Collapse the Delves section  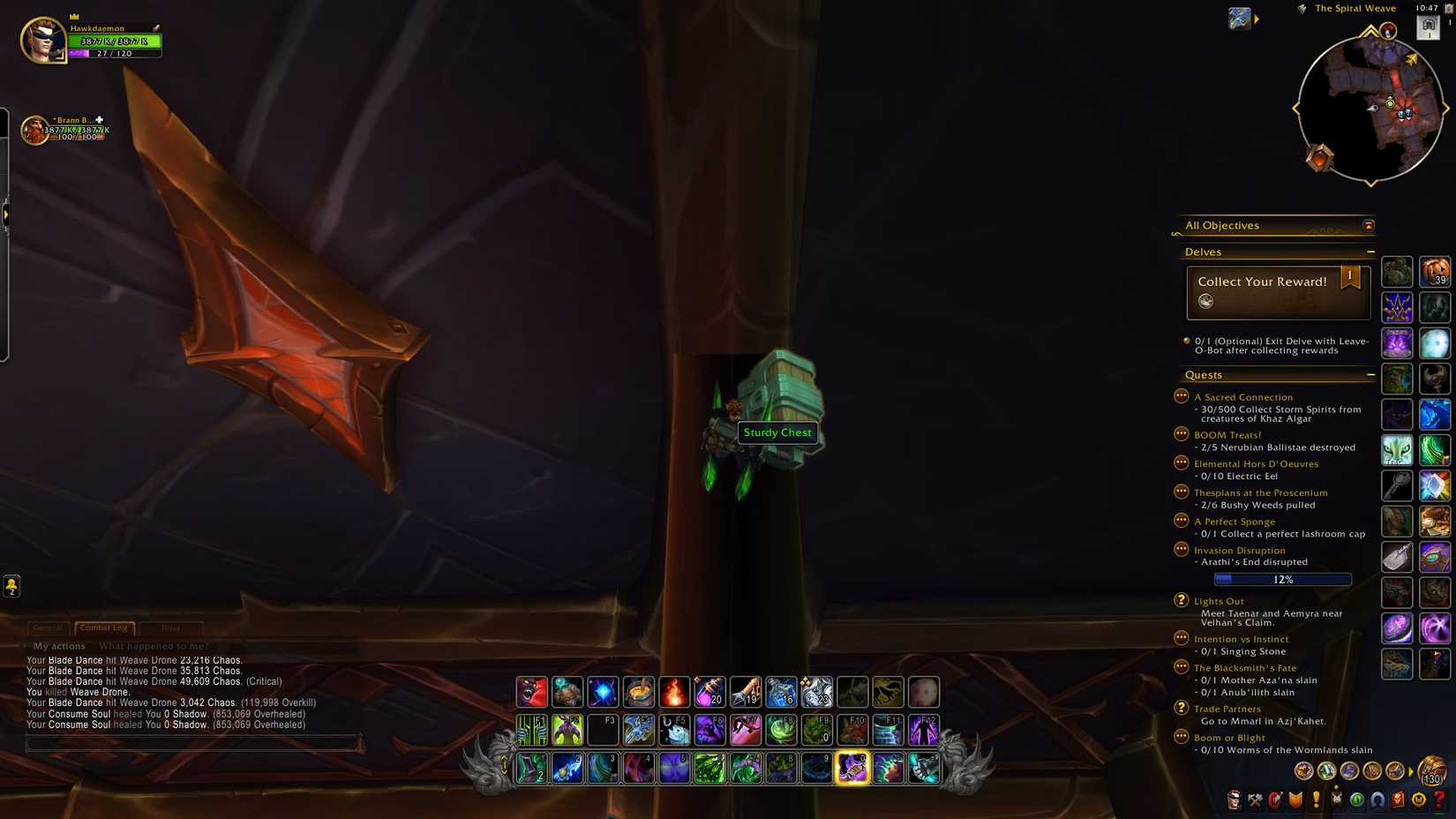[x=1370, y=252]
